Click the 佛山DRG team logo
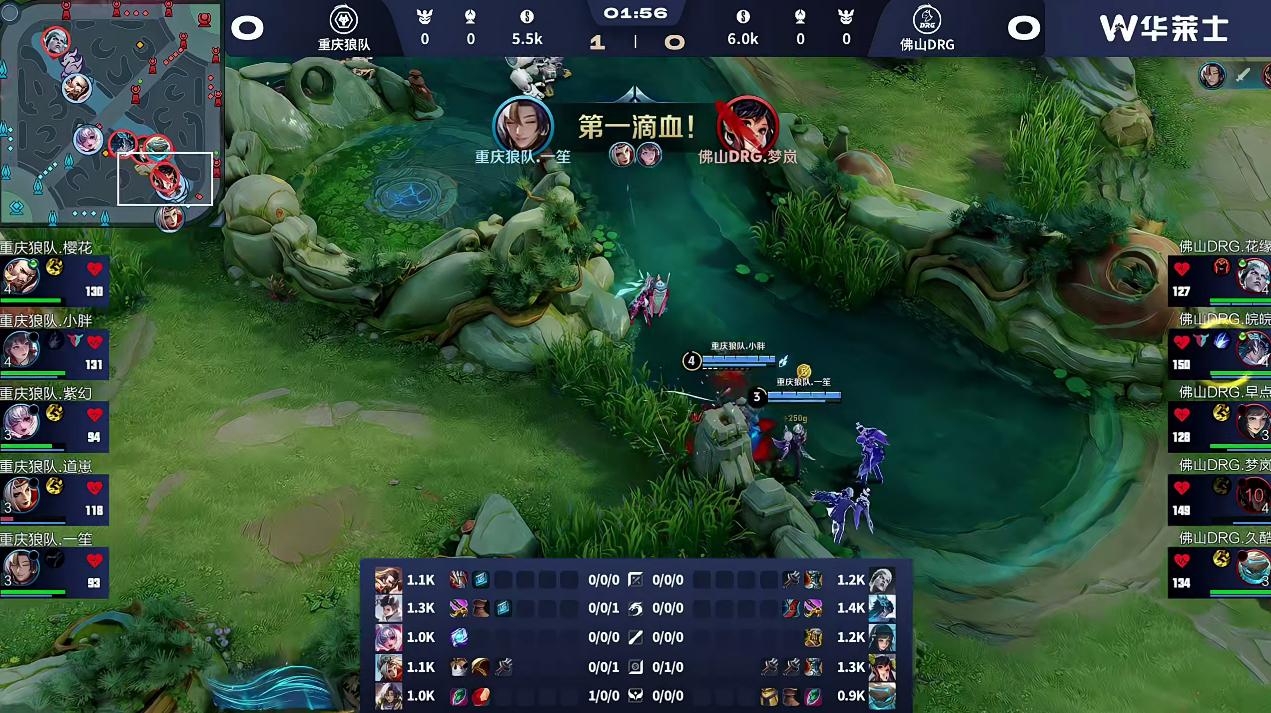Viewport: 1271px width, 713px height. (x=927, y=20)
